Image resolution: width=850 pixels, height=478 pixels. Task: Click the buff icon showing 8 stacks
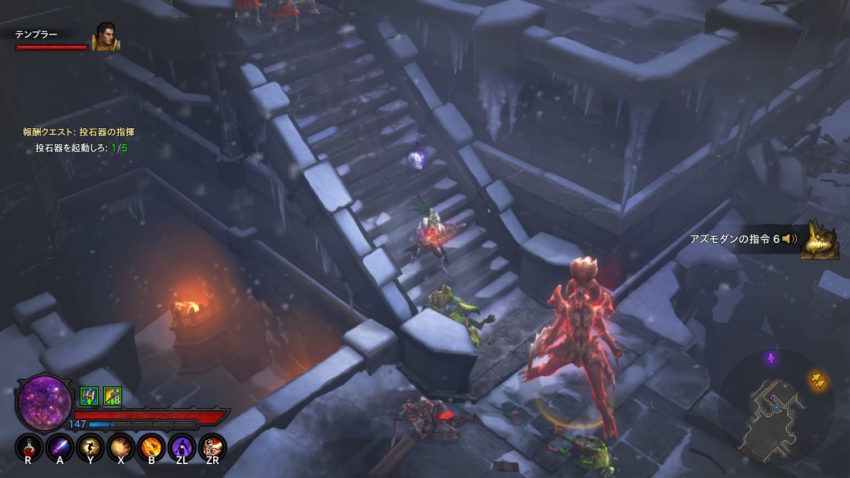tap(111, 396)
